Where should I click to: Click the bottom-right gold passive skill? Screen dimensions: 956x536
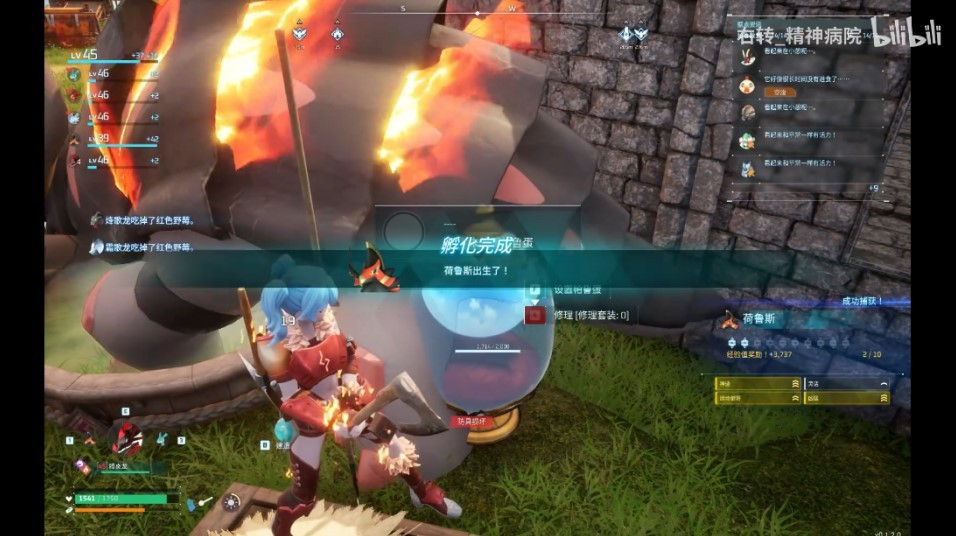point(845,398)
